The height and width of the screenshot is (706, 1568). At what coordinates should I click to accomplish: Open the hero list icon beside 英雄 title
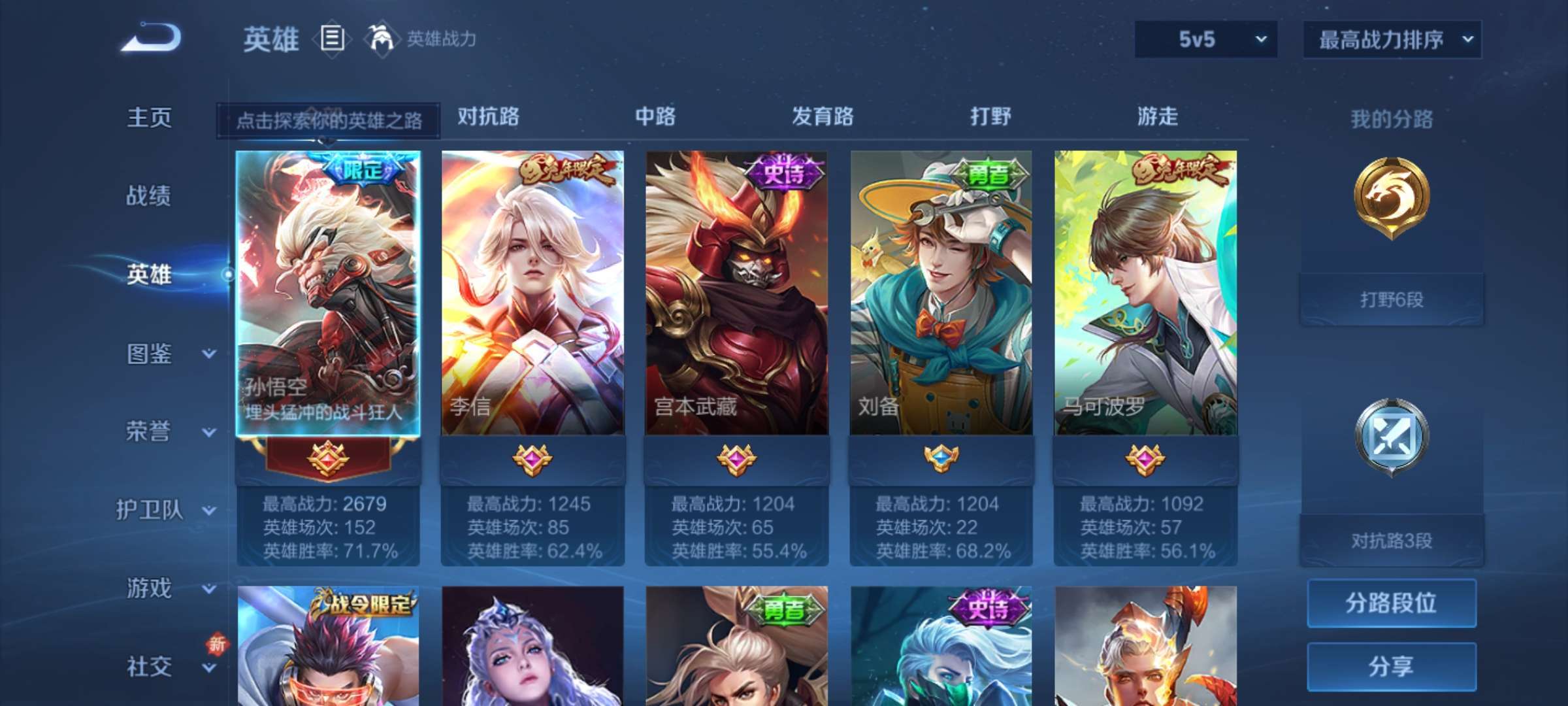(x=332, y=39)
